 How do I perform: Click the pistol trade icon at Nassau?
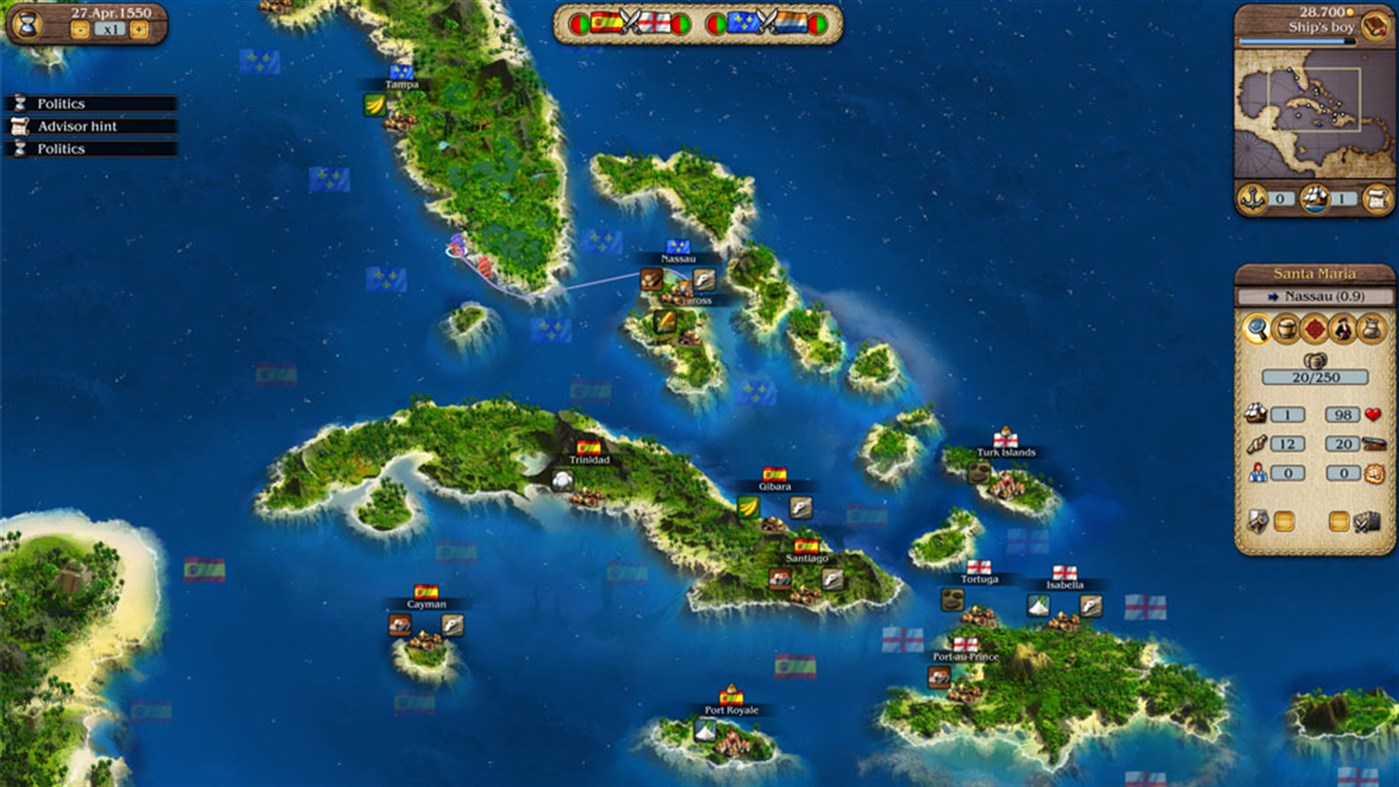click(703, 280)
